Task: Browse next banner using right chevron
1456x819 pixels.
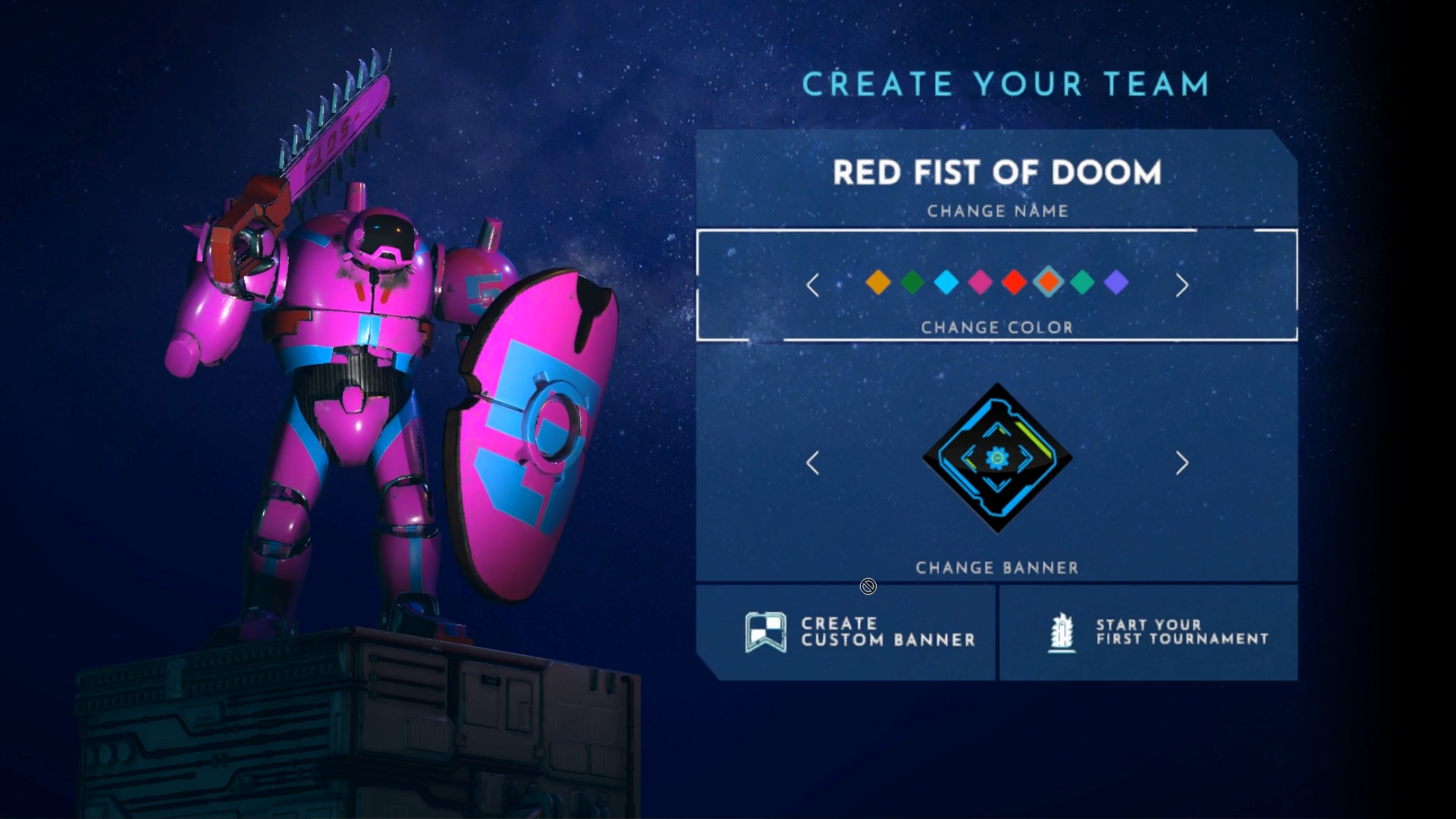Action: coord(1181,463)
